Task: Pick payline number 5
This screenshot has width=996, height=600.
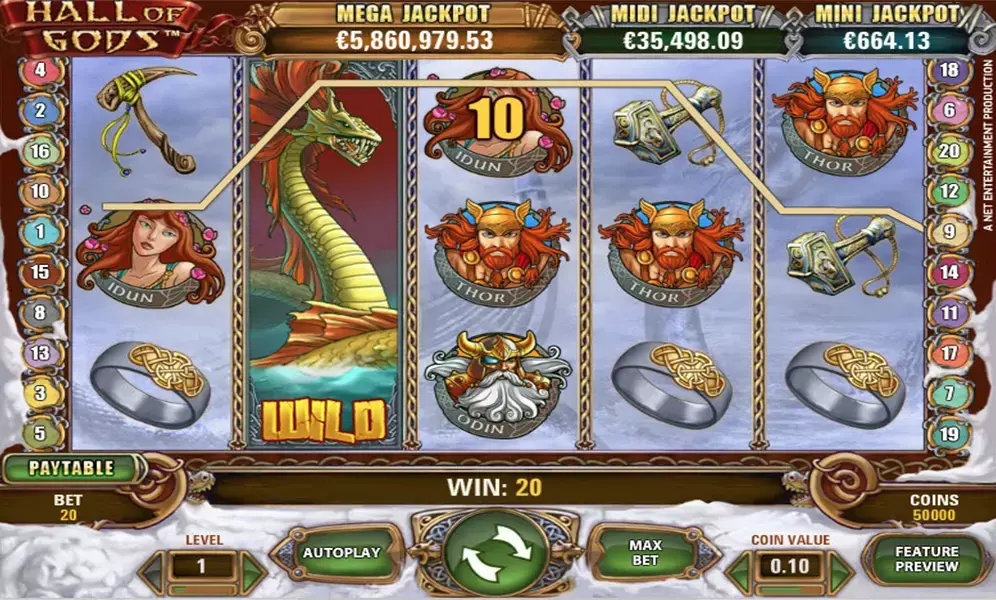Action: (x=41, y=434)
